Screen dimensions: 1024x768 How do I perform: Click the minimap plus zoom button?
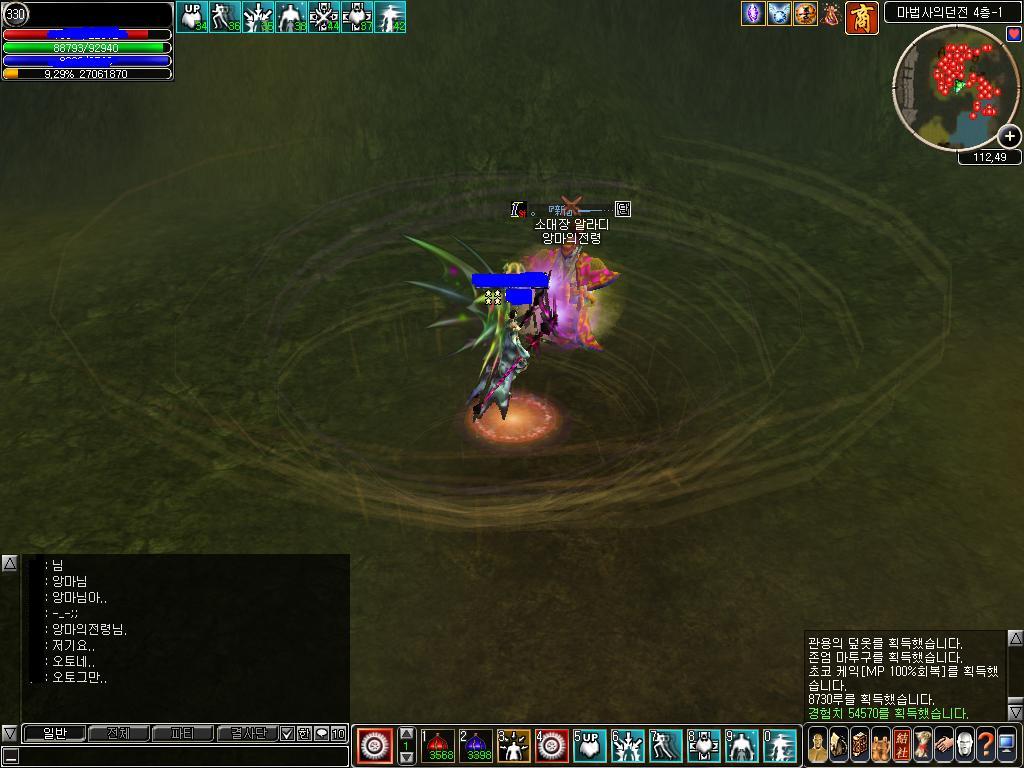1009,136
